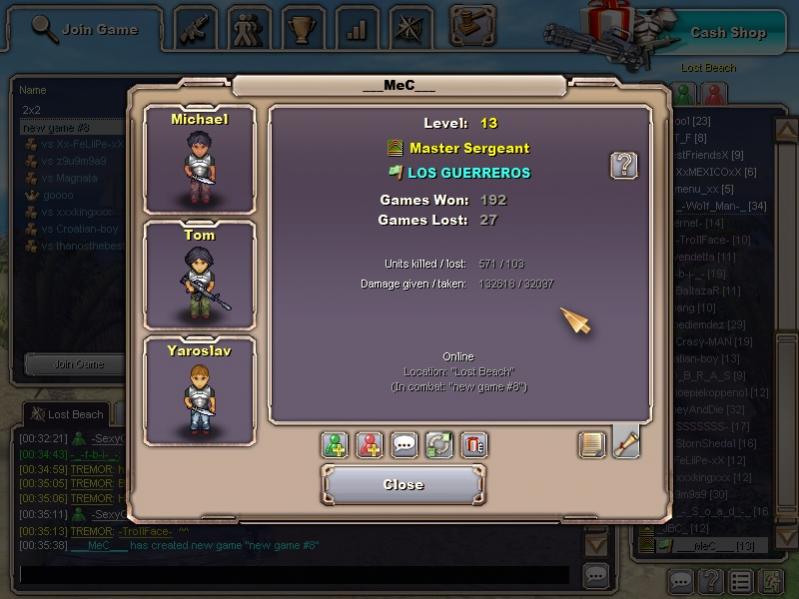Close the player profile dialog
Viewport: 799px width, 599px height.
pos(403,485)
